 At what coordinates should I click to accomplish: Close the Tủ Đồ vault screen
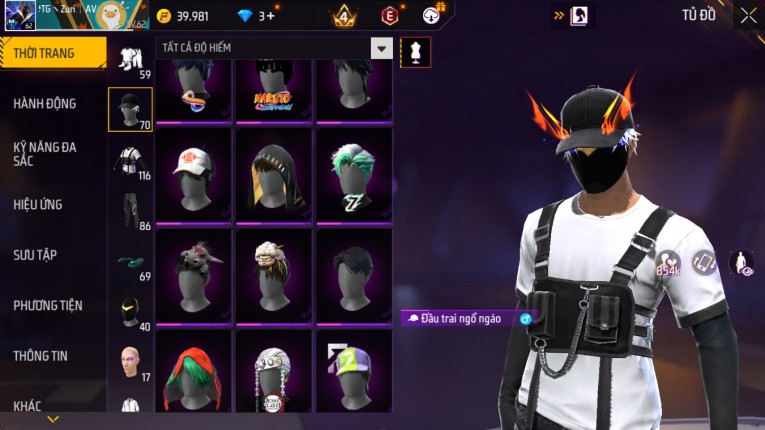[x=748, y=16]
